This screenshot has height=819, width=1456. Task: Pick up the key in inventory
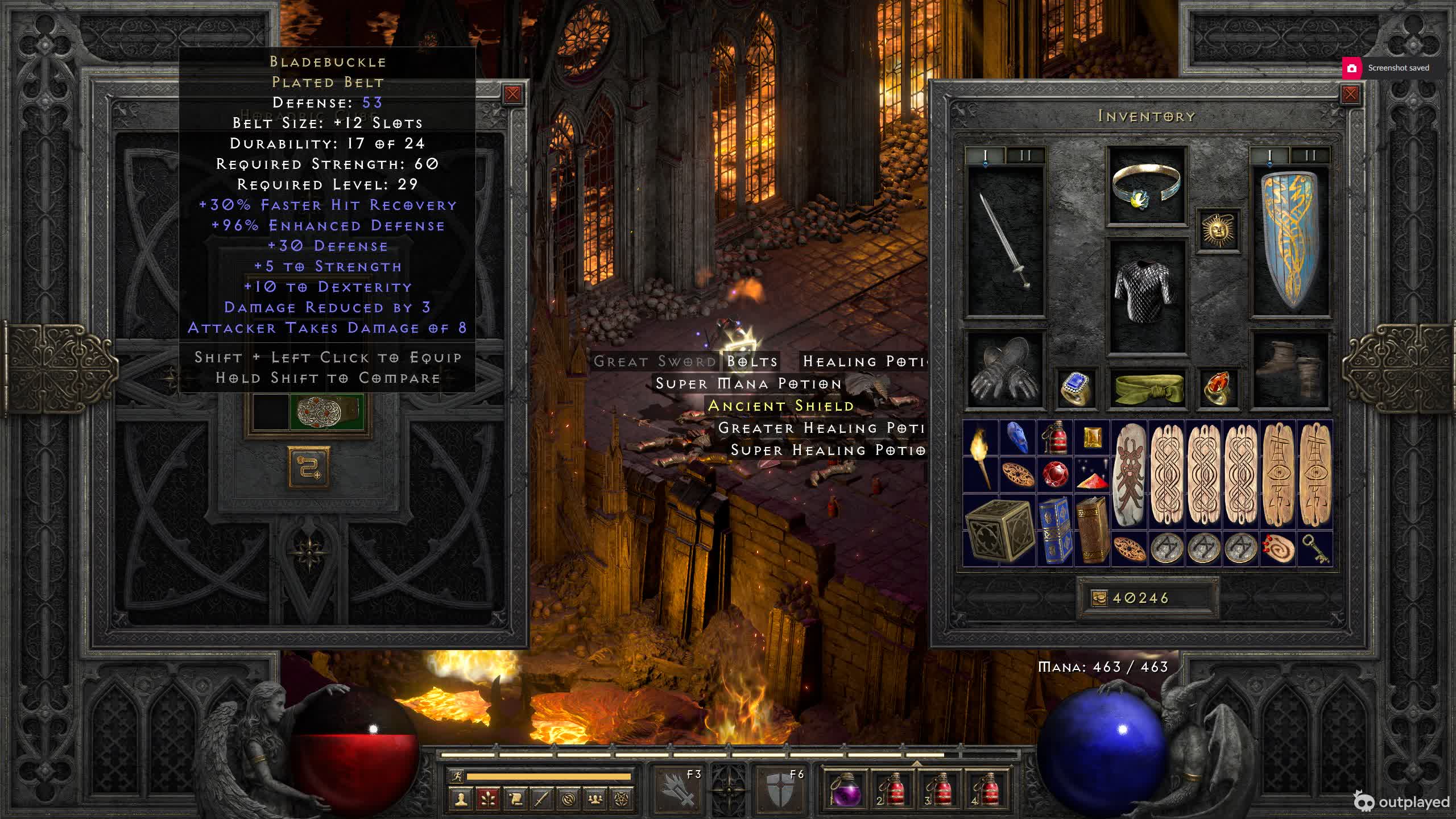click(x=1315, y=549)
